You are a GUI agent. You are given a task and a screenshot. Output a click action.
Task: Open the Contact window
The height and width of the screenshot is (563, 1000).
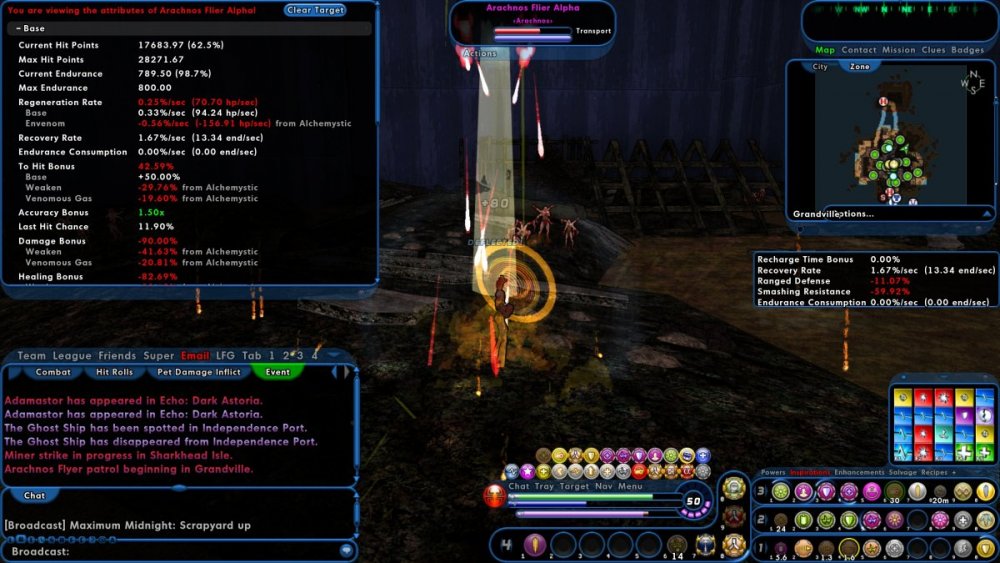(x=858, y=50)
